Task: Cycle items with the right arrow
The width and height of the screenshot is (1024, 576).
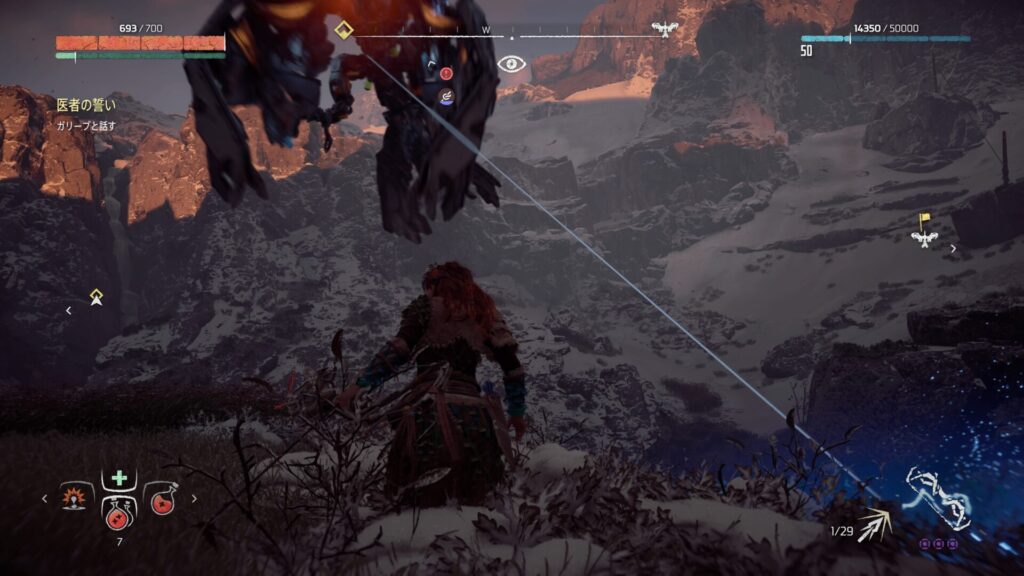Action: click(194, 498)
